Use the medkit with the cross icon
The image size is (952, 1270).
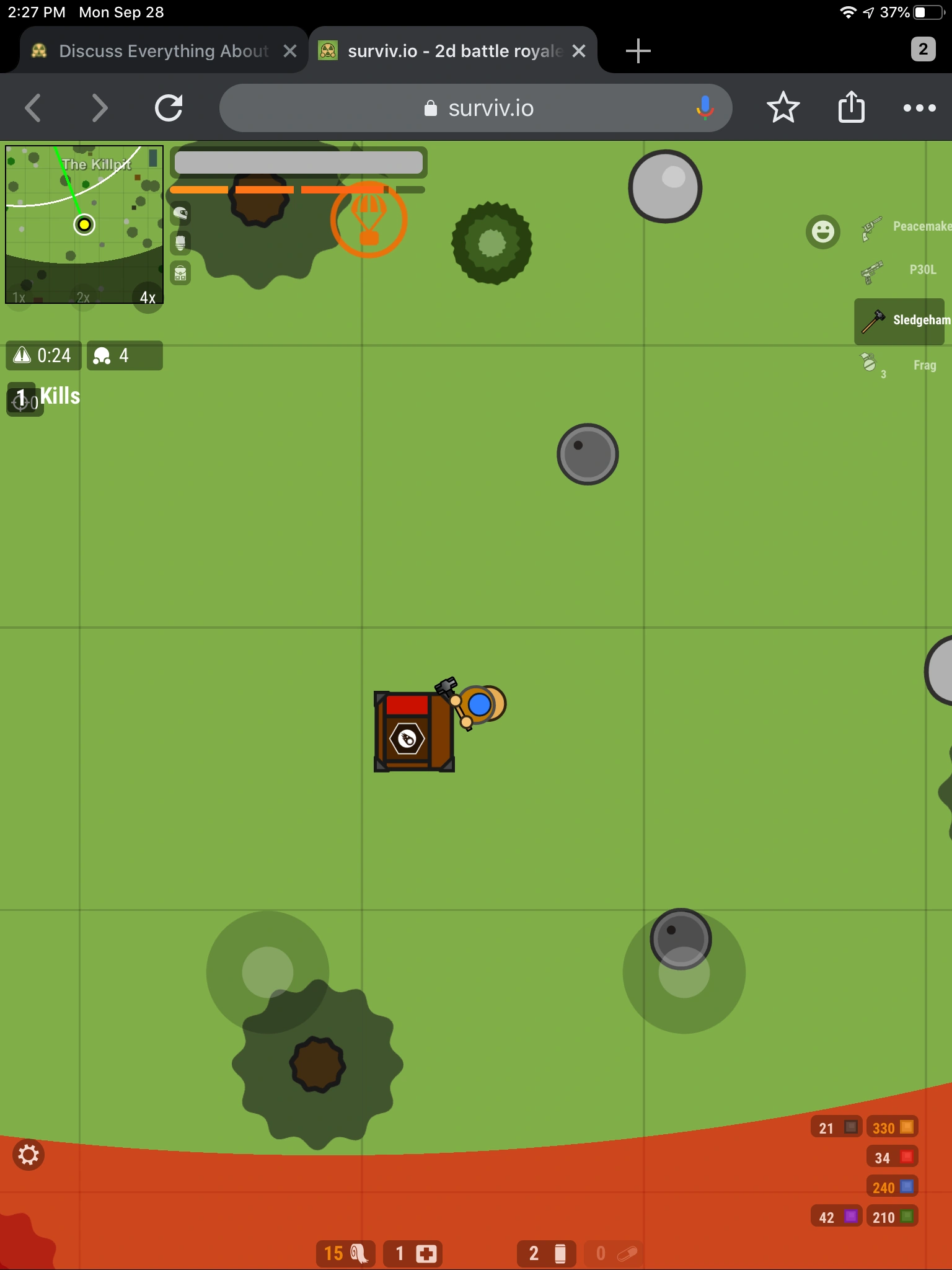413,1253
